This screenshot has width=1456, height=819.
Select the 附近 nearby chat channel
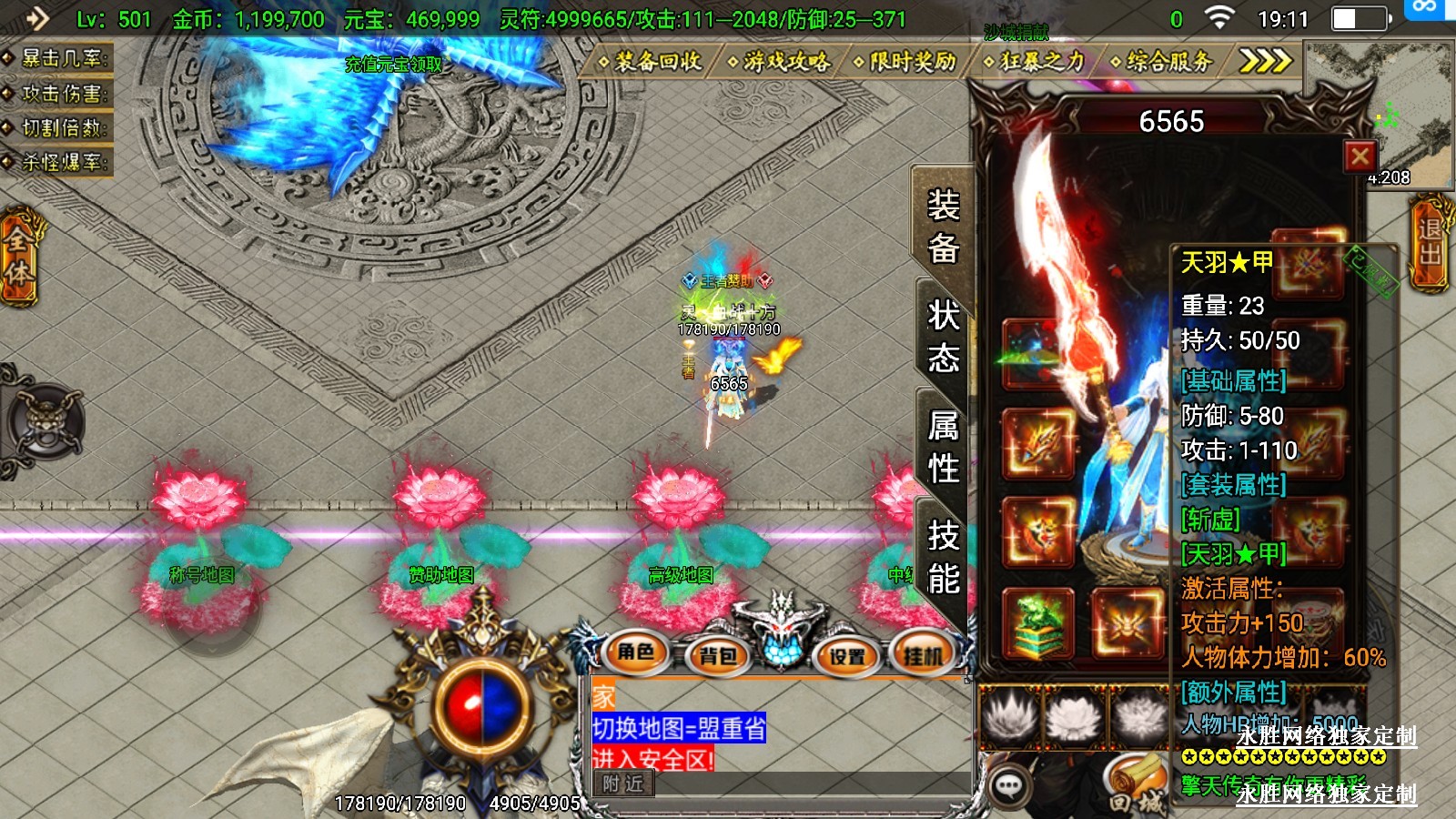tap(623, 784)
